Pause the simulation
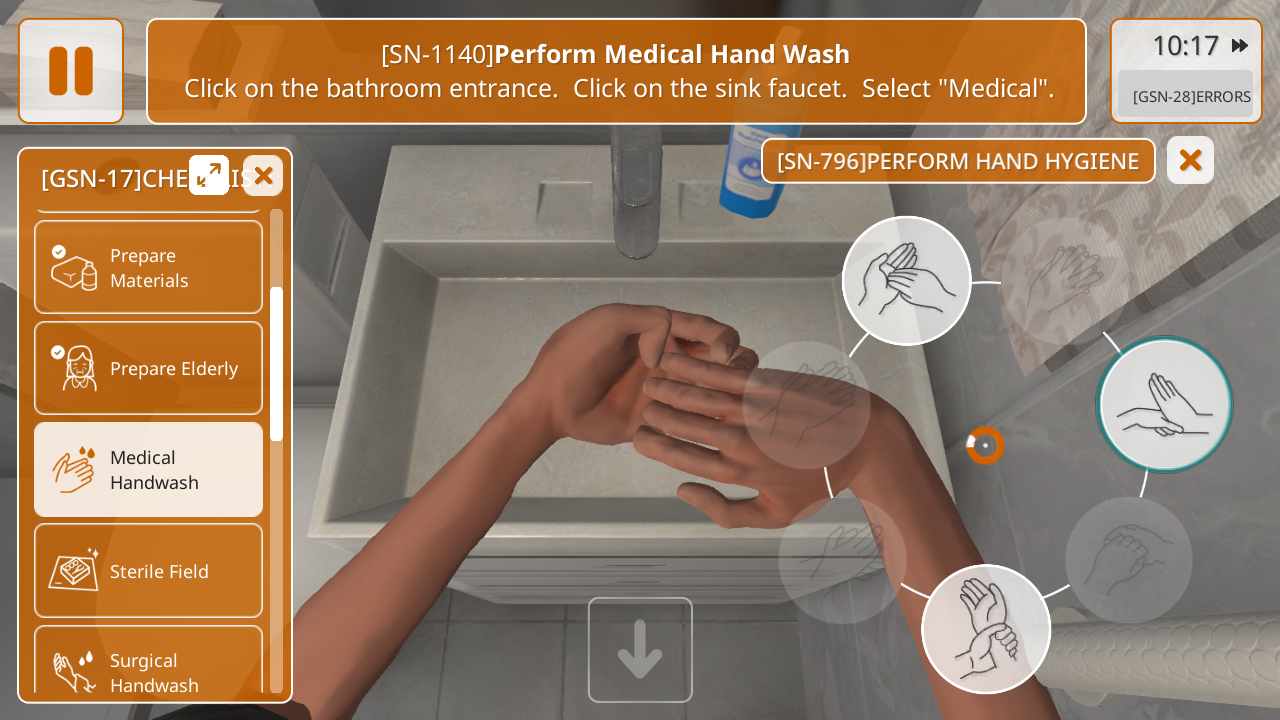This screenshot has height=720, width=1280. 71,71
